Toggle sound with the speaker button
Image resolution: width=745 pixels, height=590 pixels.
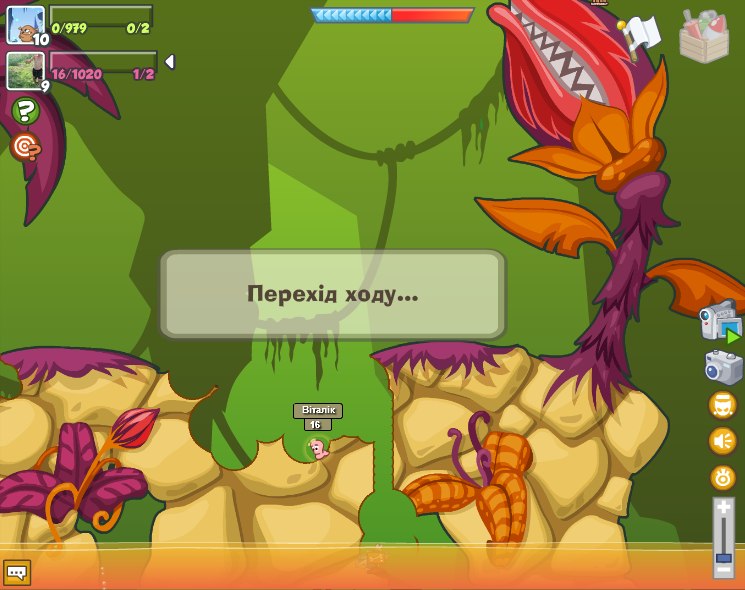[722, 441]
